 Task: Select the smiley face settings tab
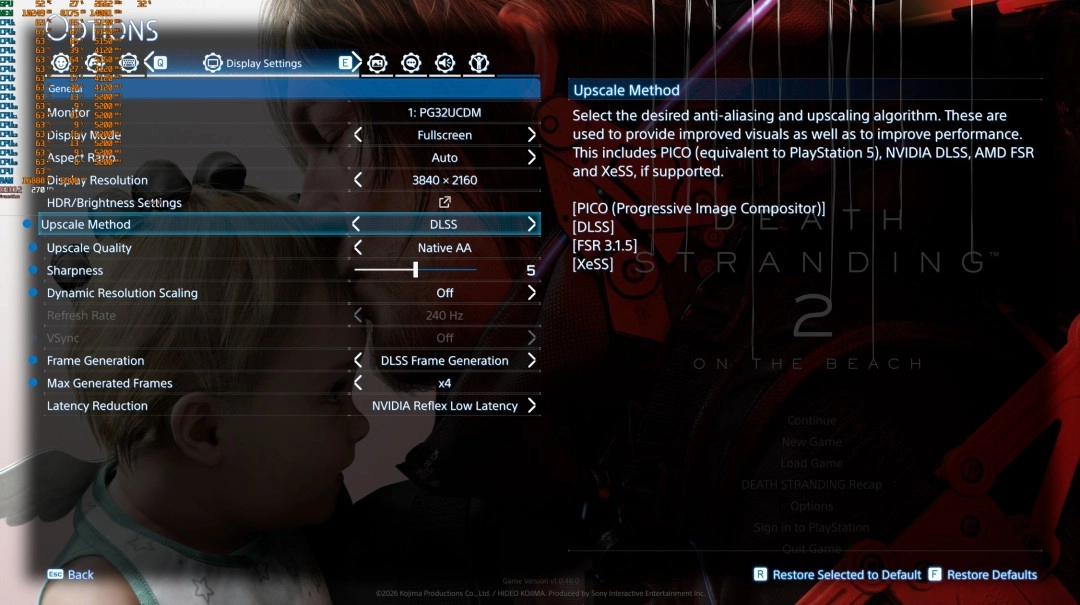[x=61, y=63]
